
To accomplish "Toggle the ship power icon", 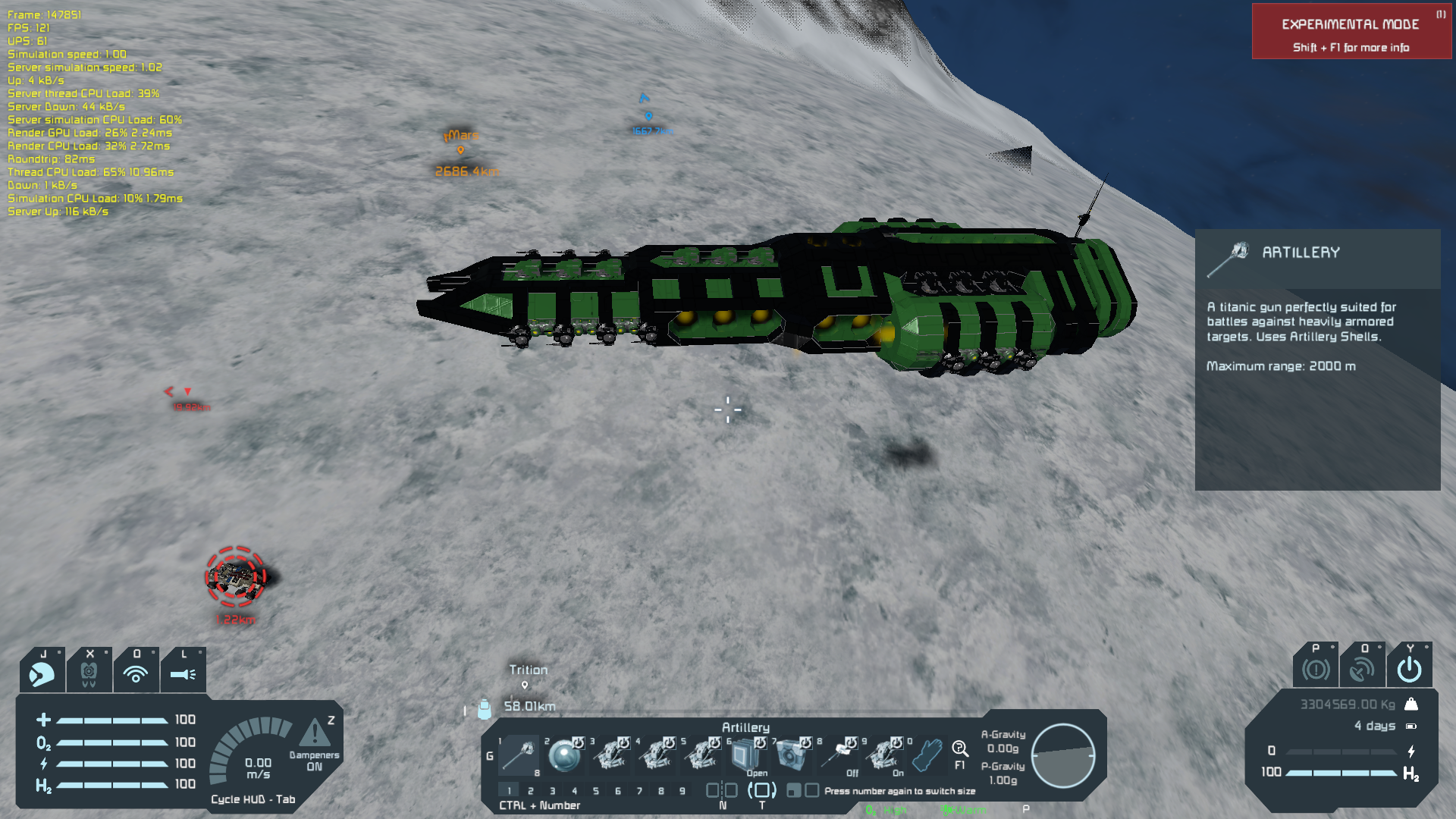I will pyautogui.click(x=1409, y=669).
